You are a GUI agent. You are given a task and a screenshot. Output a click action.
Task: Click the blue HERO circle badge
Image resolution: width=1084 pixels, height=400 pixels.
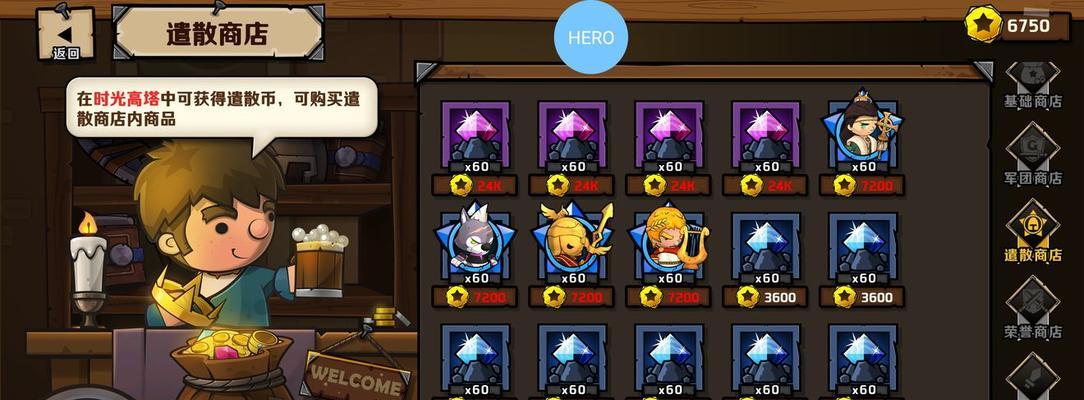(590, 39)
